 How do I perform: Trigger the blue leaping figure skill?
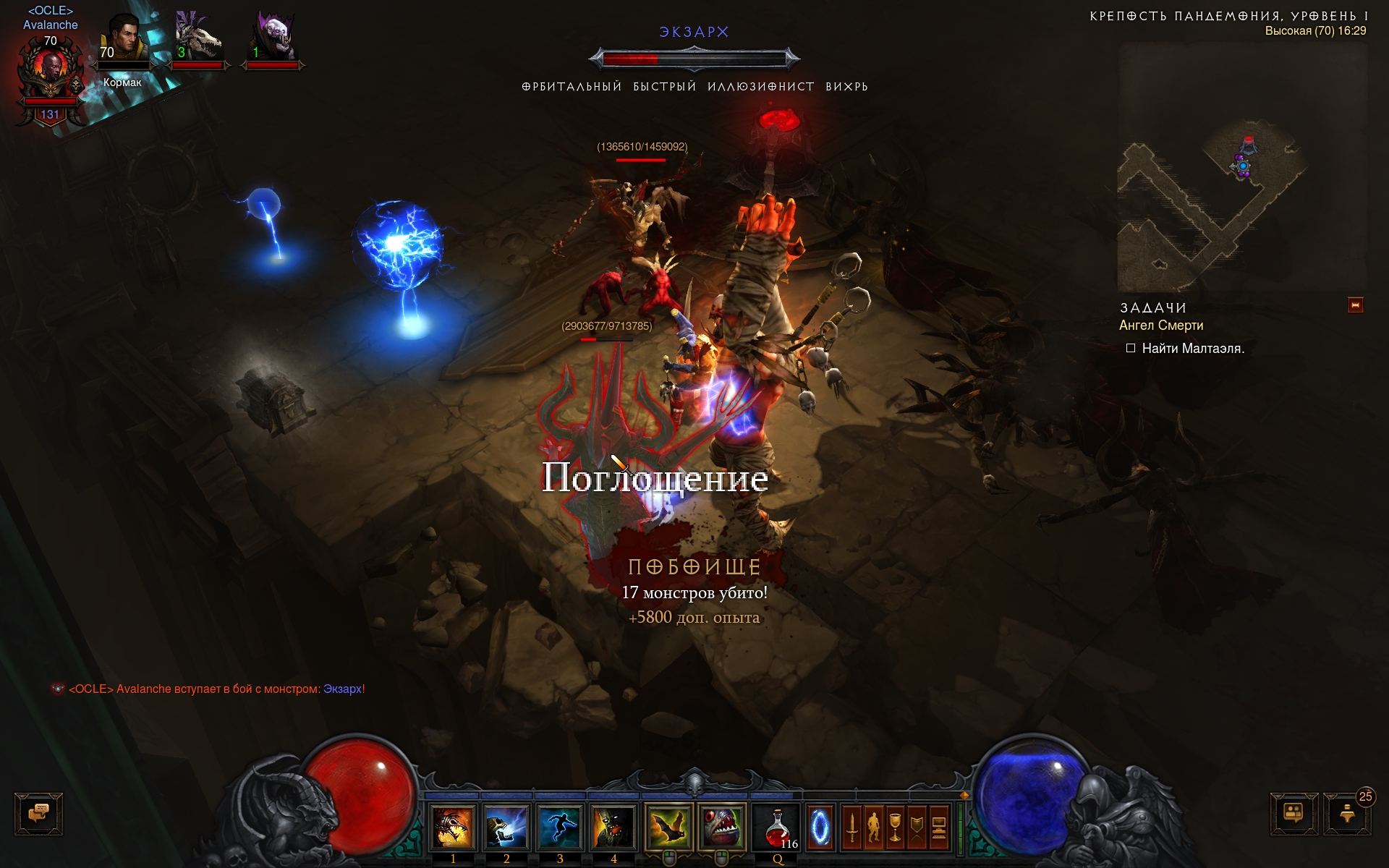pyautogui.click(x=560, y=827)
